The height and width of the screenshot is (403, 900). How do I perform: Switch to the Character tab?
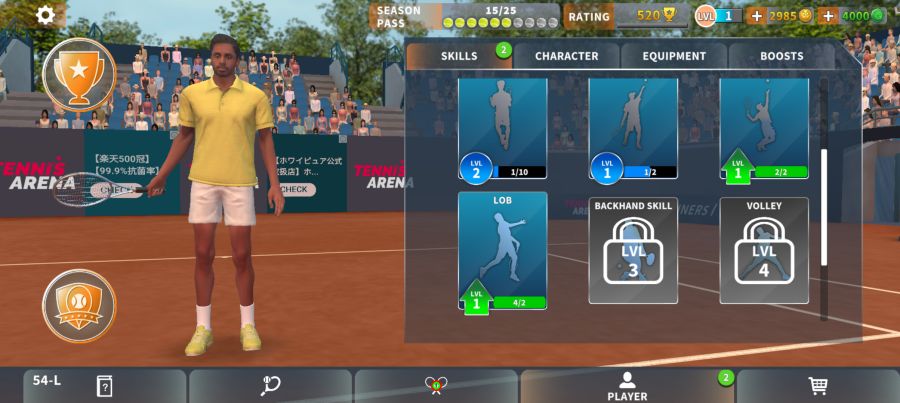(566, 56)
